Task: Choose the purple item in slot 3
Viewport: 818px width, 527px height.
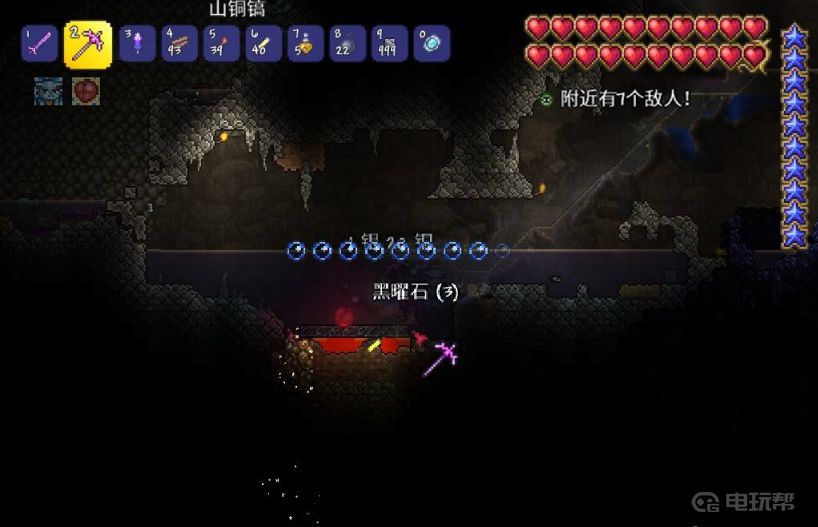Action: 137,43
